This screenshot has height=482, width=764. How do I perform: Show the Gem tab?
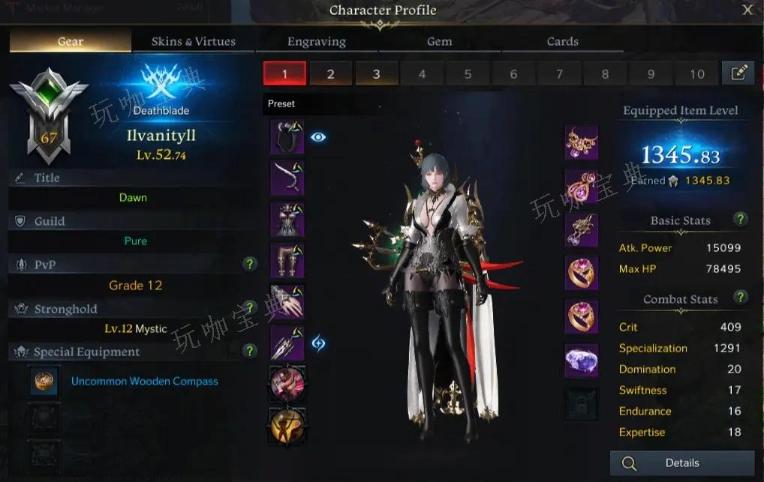[439, 42]
